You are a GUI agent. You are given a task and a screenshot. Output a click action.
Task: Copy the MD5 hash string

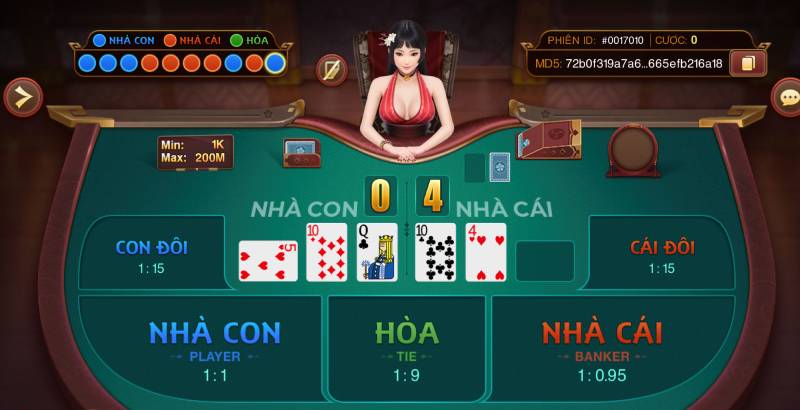748,63
